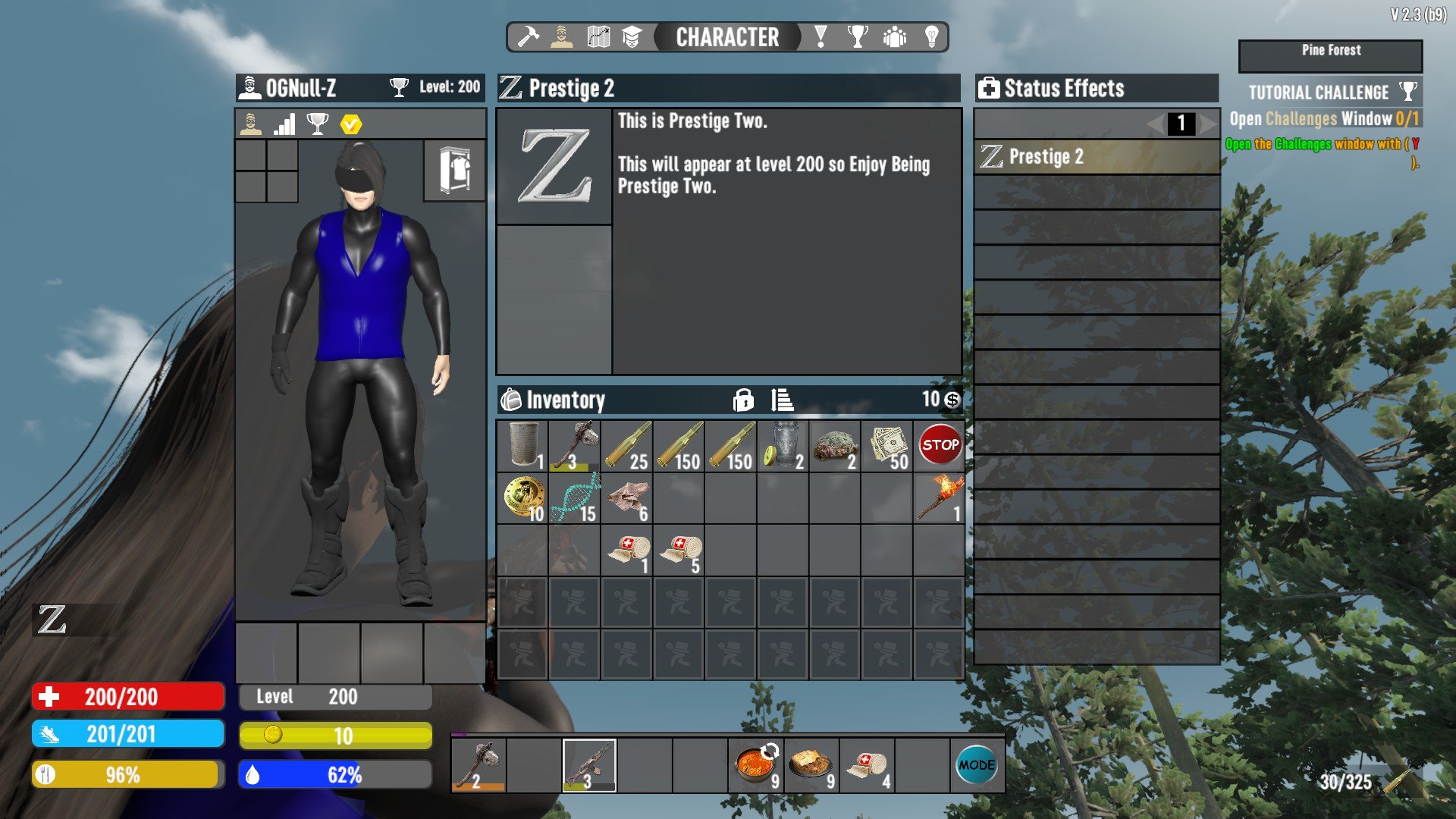Image resolution: width=1456 pixels, height=819 pixels.
Task: Open the skills graduation cap tab
Action: pos(632,36)
